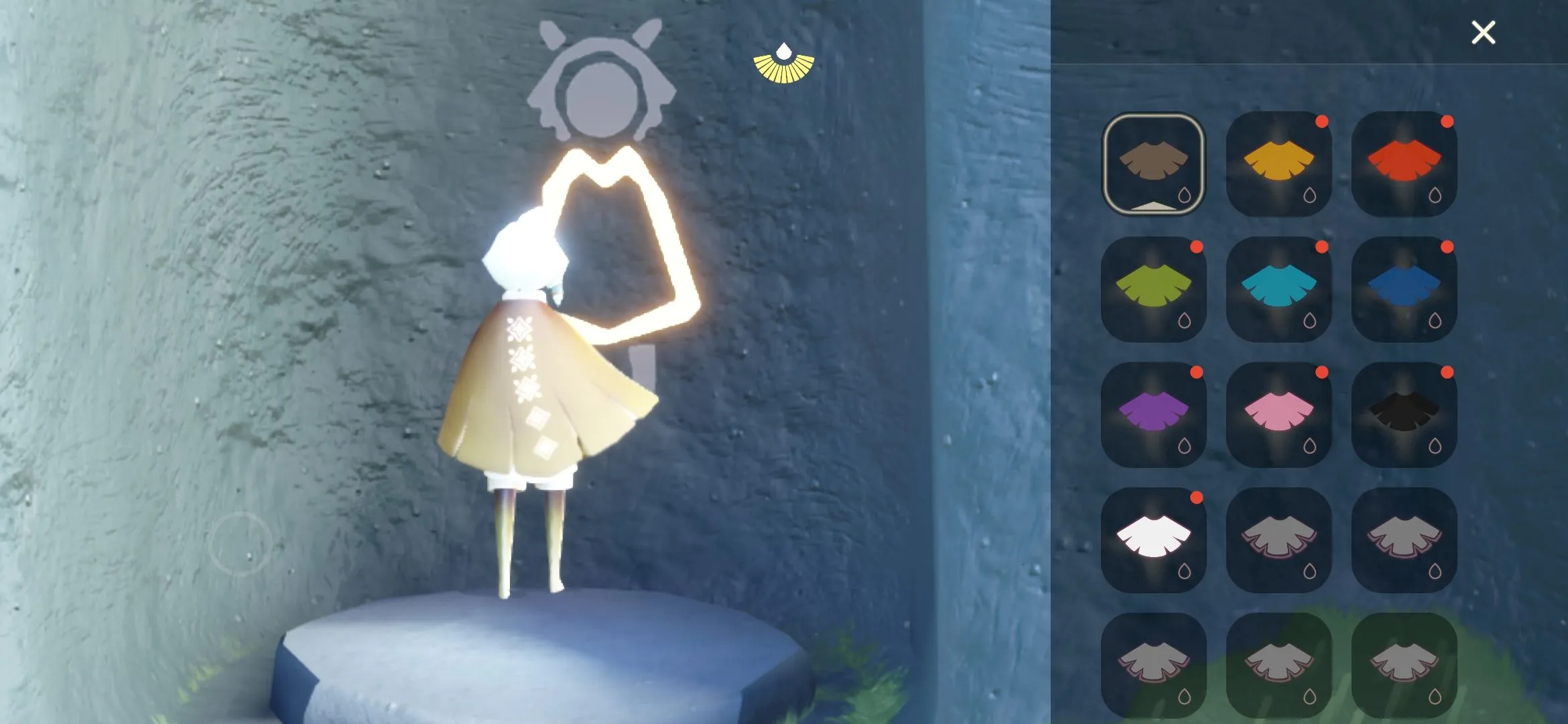Tap the currently equipped brown cape

pos(1154,161)
